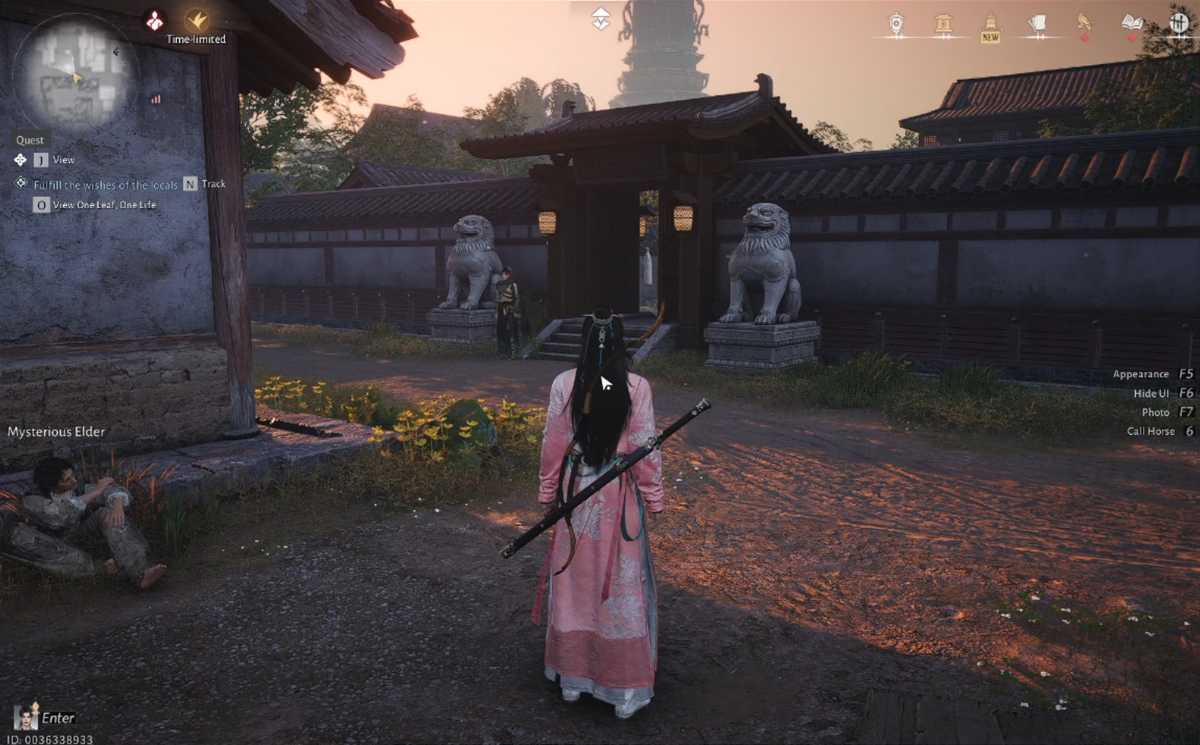Click the Quest header label

coord(30,141)
